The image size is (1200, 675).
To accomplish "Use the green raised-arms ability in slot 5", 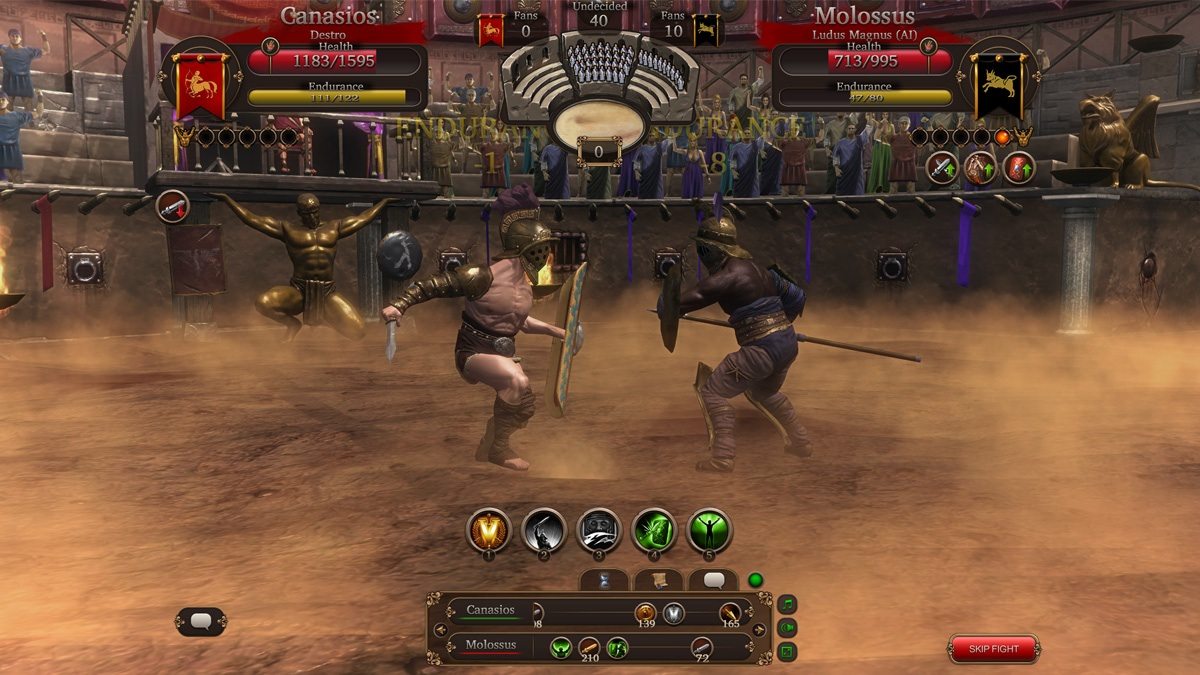I will 710,531.
